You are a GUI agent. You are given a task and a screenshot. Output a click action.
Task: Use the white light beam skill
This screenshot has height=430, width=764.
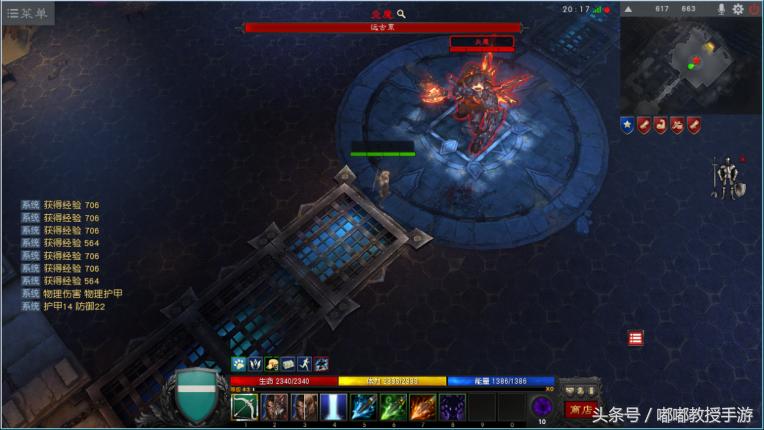click(x=334, y=407)
